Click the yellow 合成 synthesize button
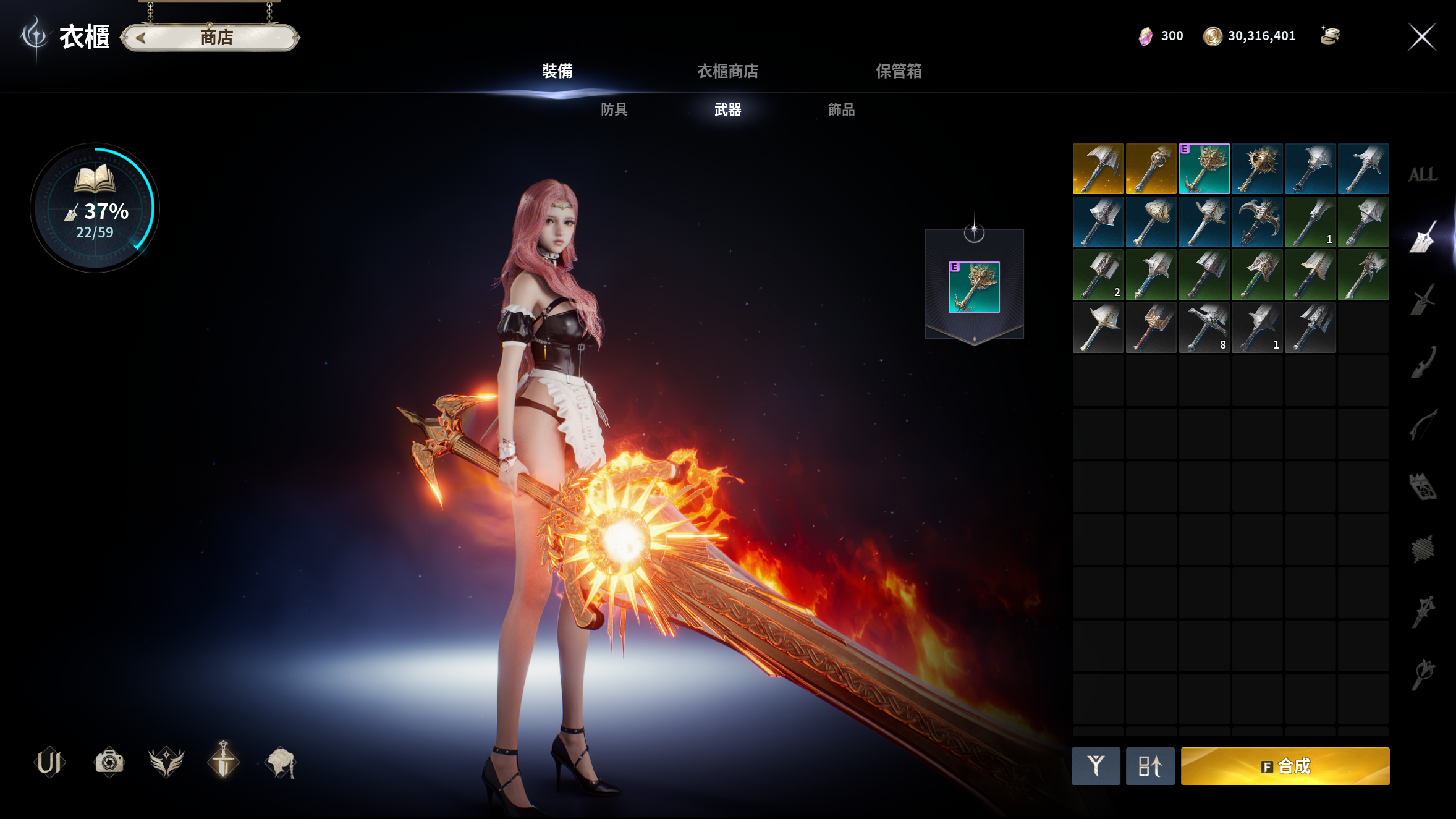Viewport: 1456px width, 819px height. pos(1285,766)
